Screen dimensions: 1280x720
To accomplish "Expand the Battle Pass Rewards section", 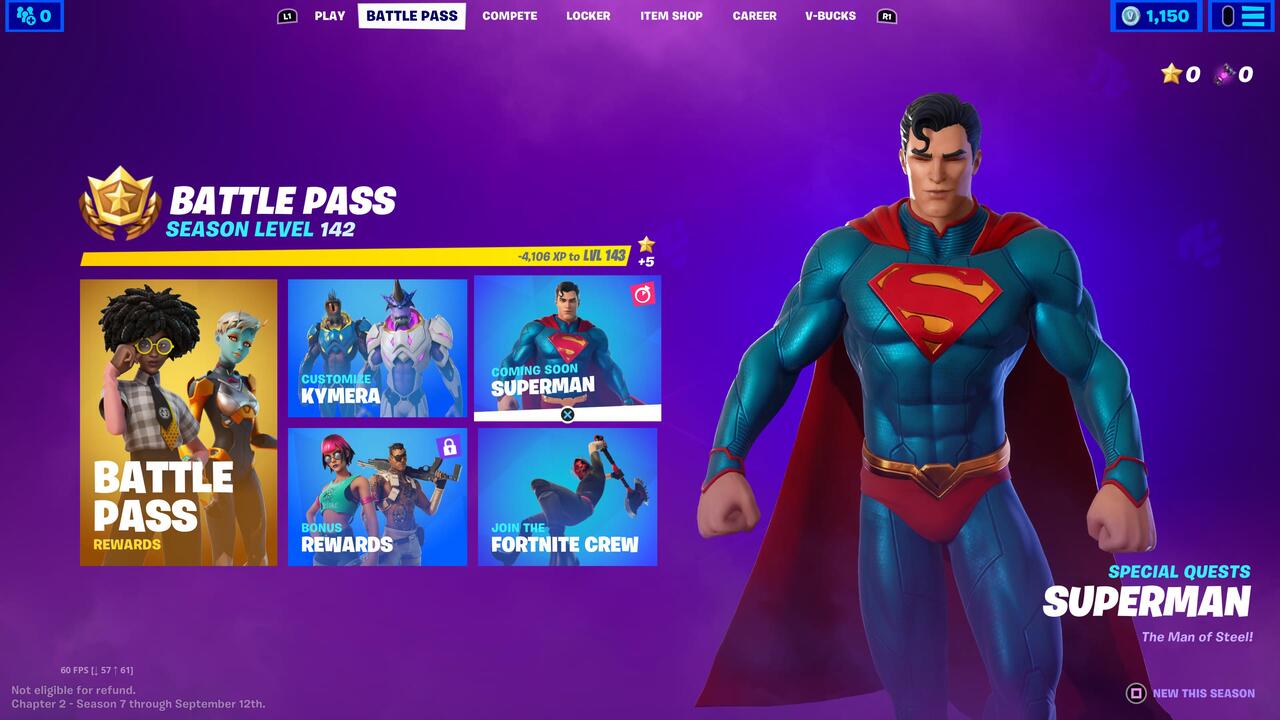I will pyautogui.click(x=178, y=423).
